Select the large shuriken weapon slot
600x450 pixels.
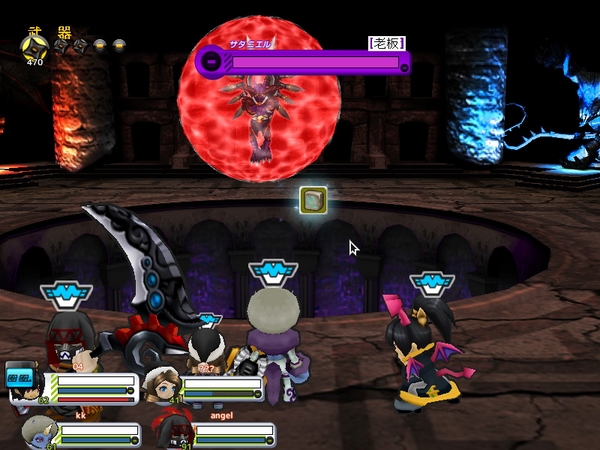tap(34, 46)
